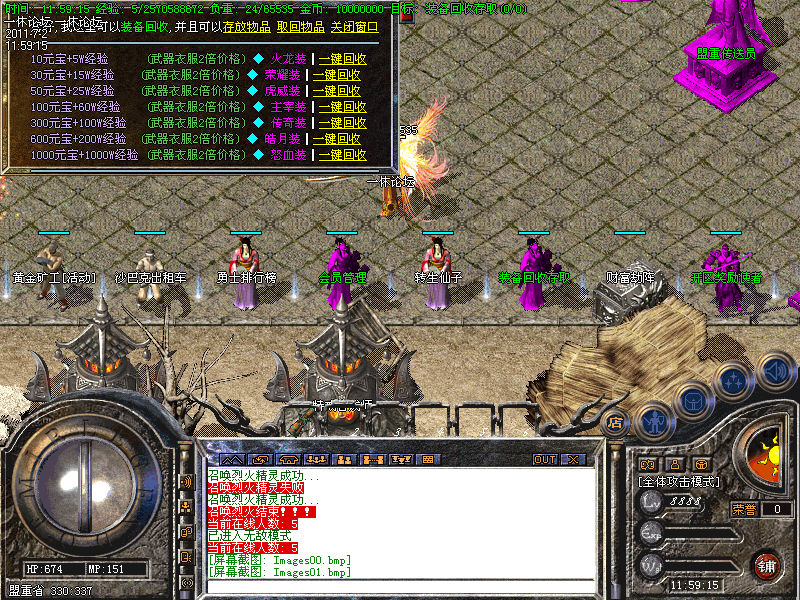Click the 荣誉 honor label button
Viewport: 800px width, 600px height.
[745, 509]
